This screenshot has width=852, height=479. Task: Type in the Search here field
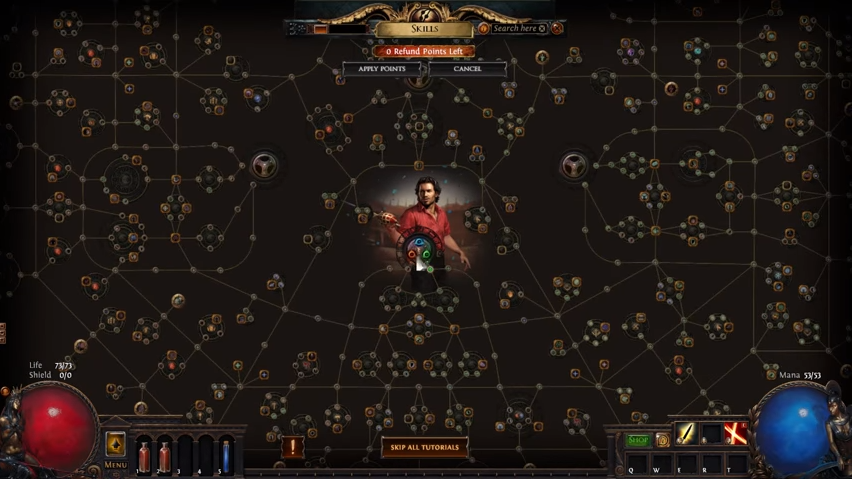click(x=514, y=29)
